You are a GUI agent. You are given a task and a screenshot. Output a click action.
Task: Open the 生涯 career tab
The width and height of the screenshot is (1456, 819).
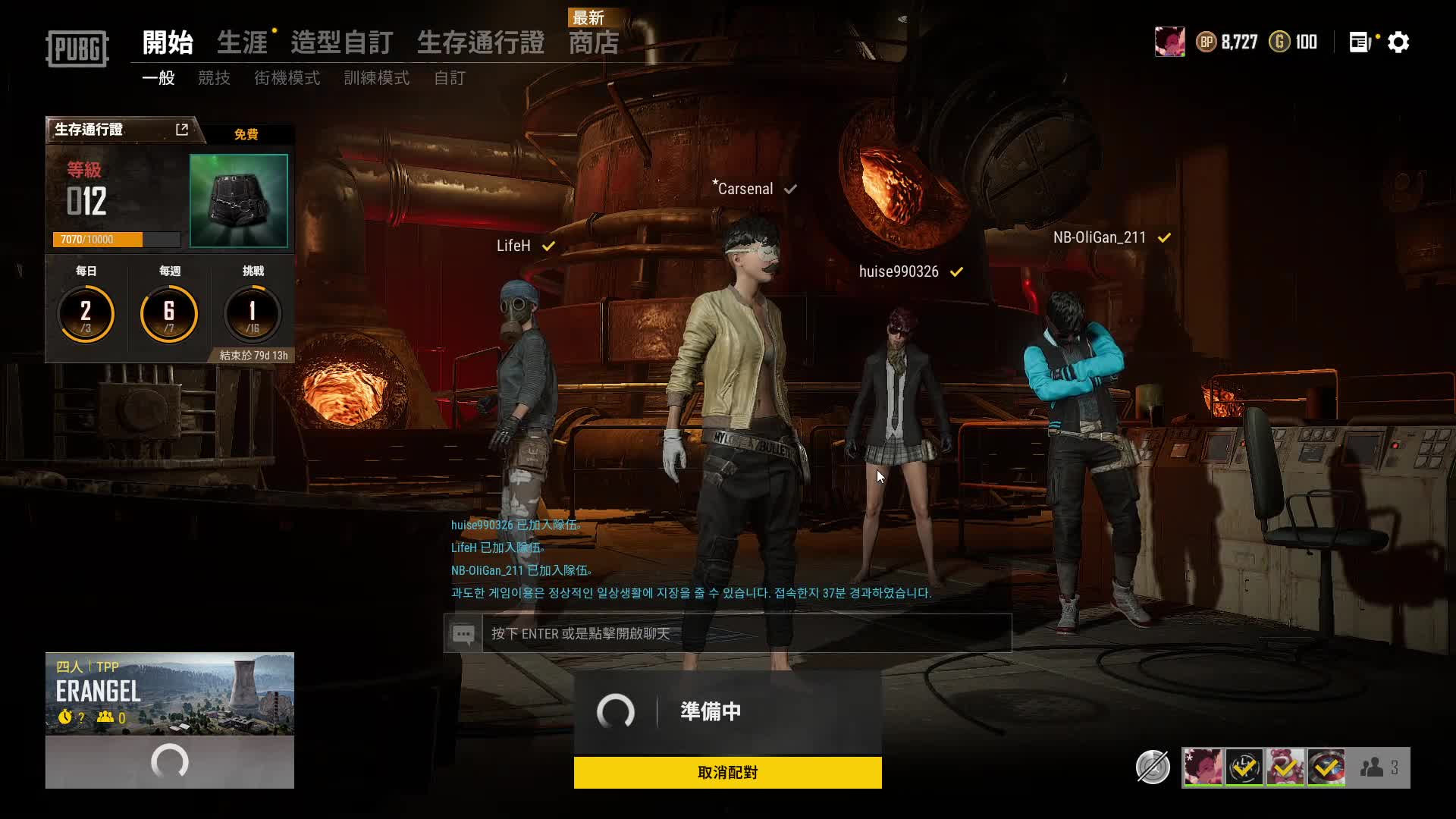click(x=242, y=42)
